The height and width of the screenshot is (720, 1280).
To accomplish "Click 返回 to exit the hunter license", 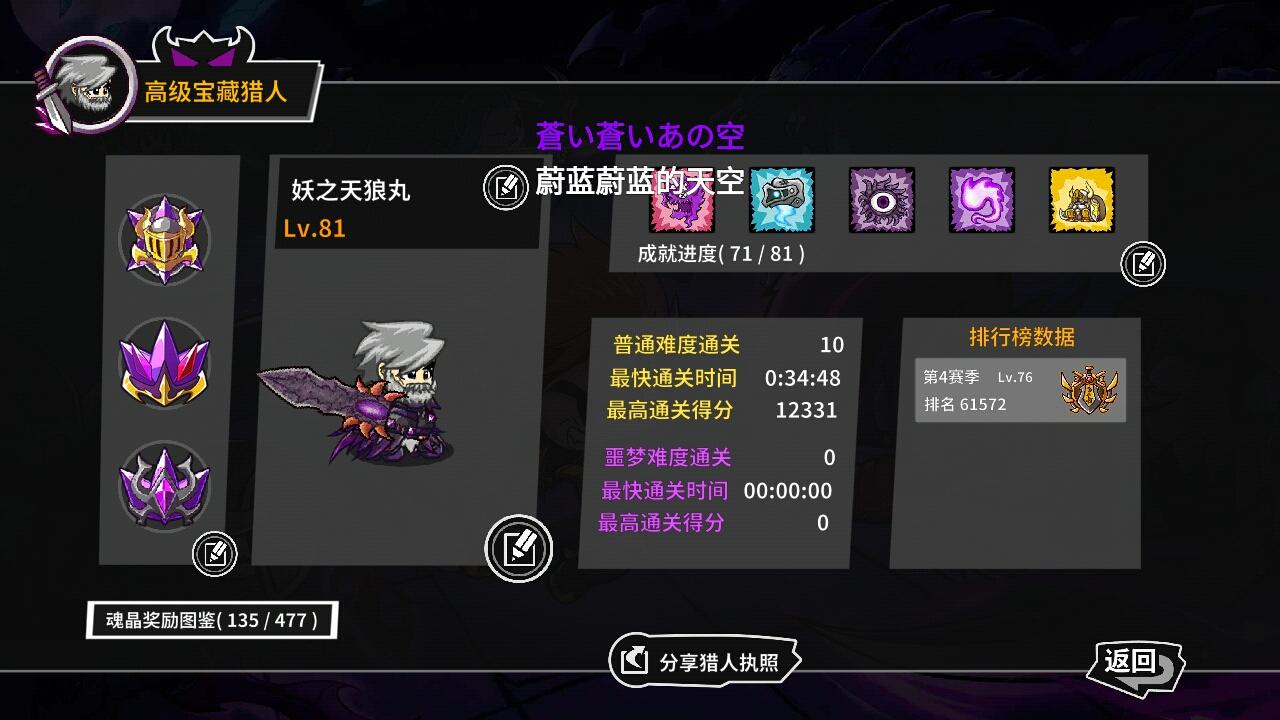I will 1136,662.
